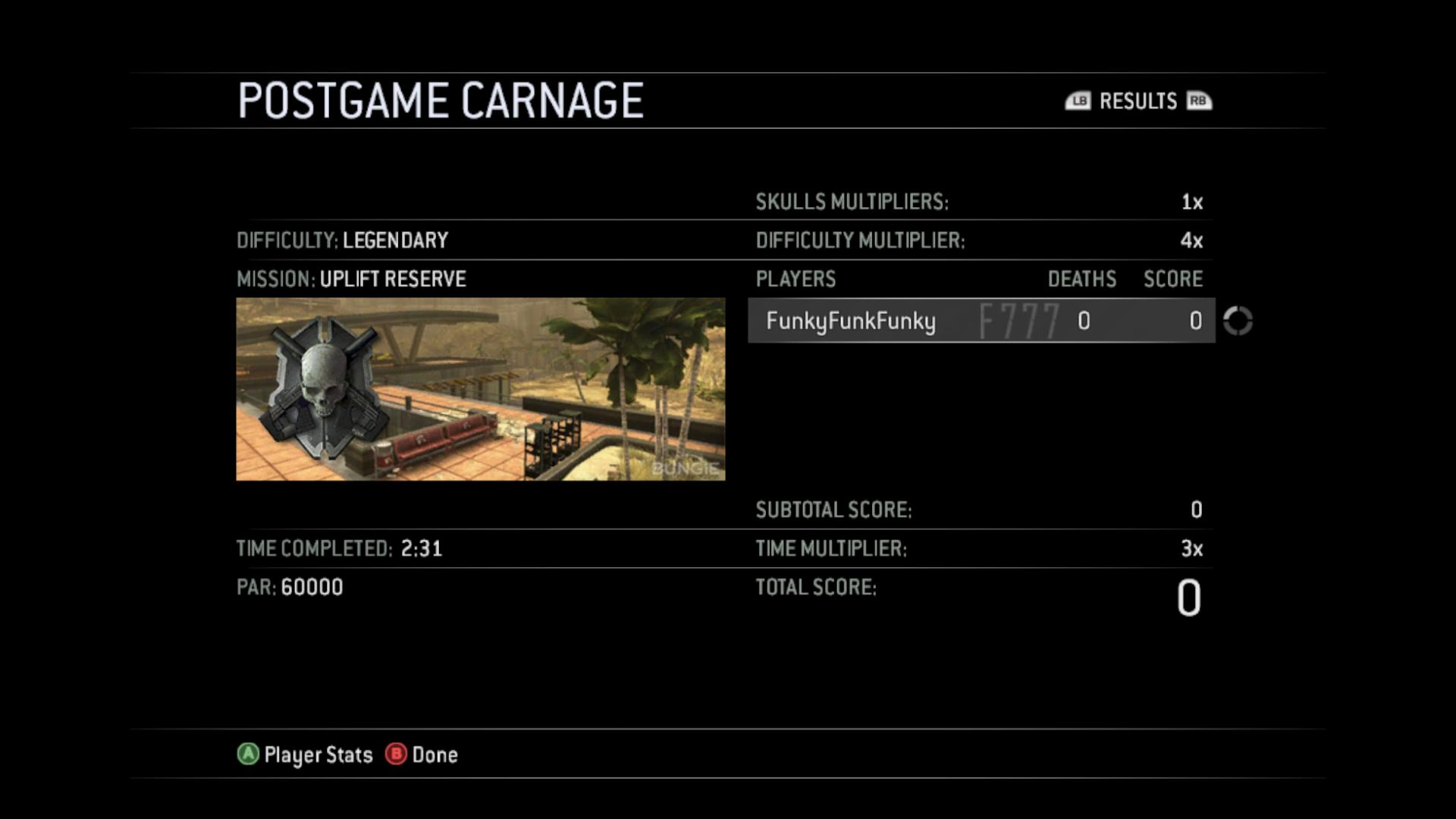This screenshot has height=819, width=1456.
Task: Select FunkyFunkFunky's player row
Action: 981,322
